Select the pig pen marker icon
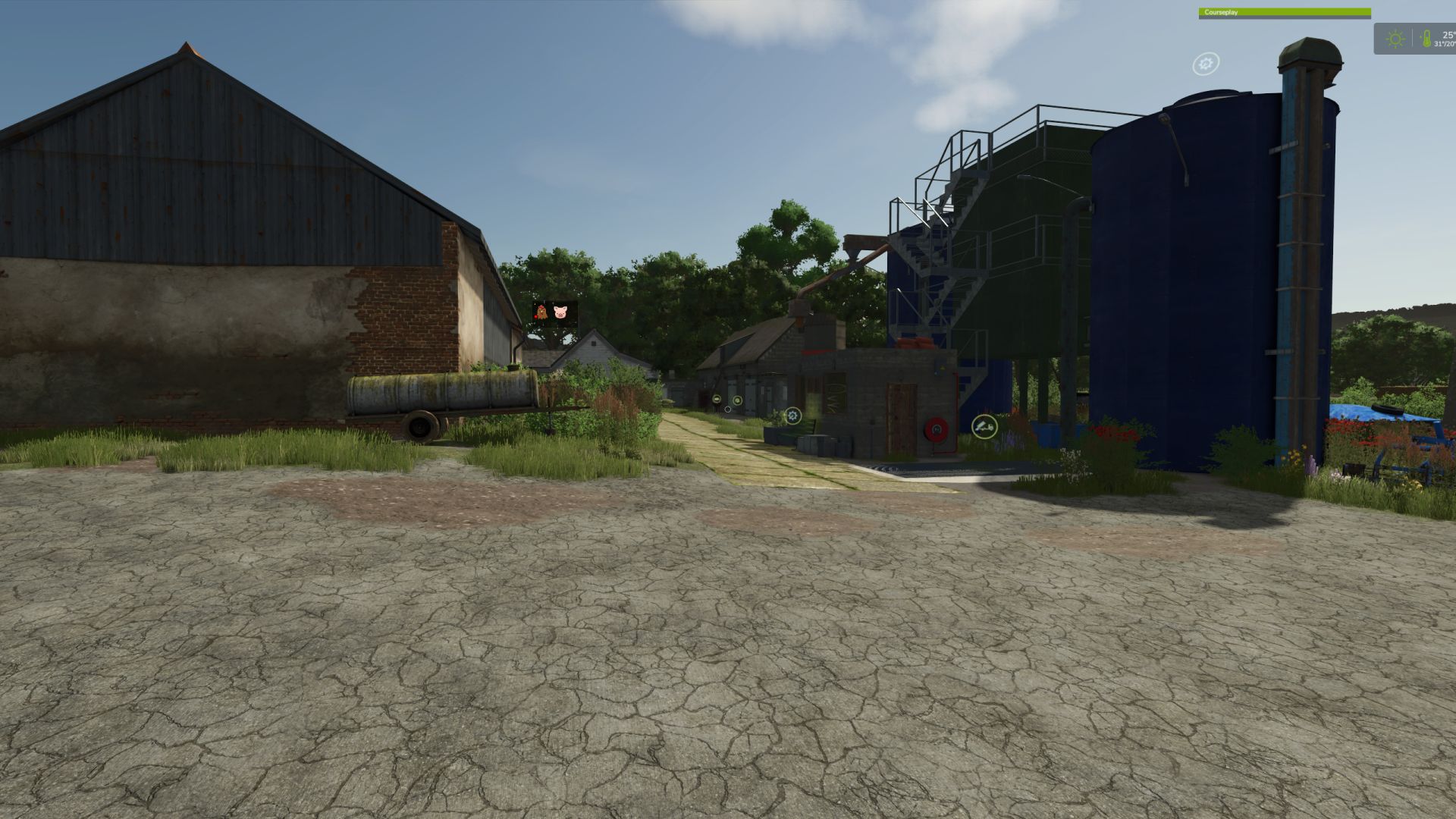 tap(560, 312)
